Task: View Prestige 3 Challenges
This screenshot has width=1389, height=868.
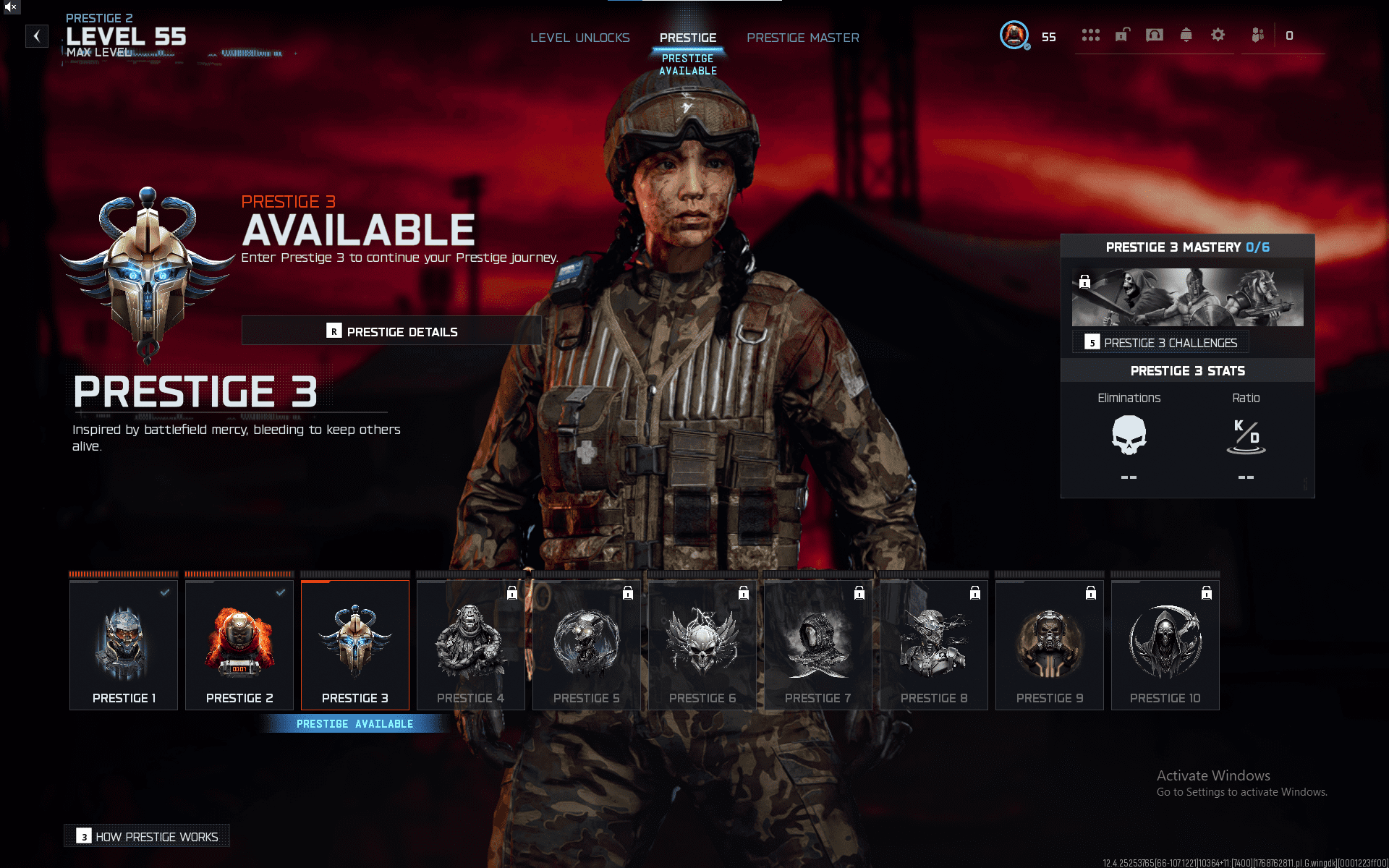Action: [1162, 343]
